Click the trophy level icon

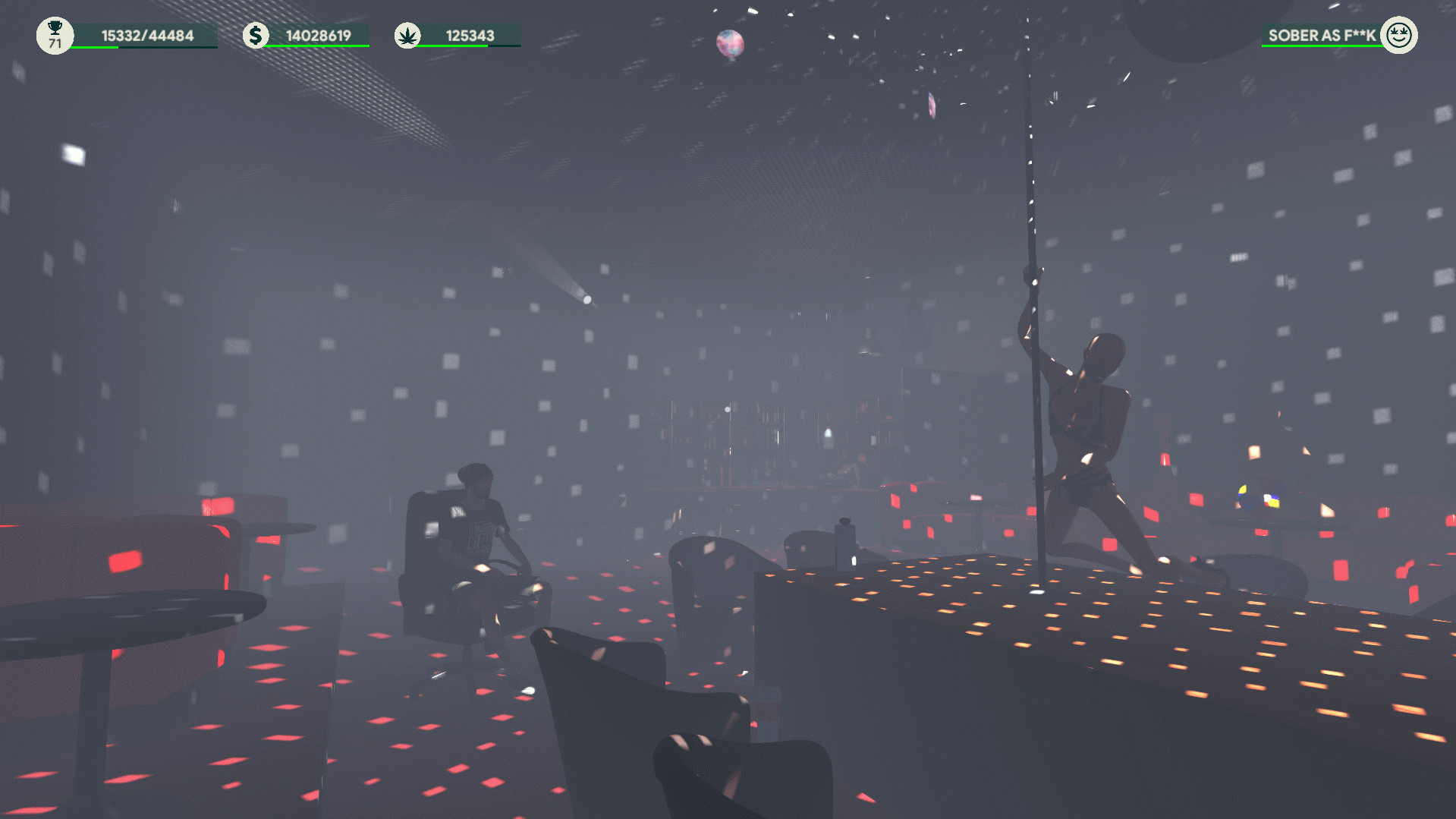[x=55, y=35]
